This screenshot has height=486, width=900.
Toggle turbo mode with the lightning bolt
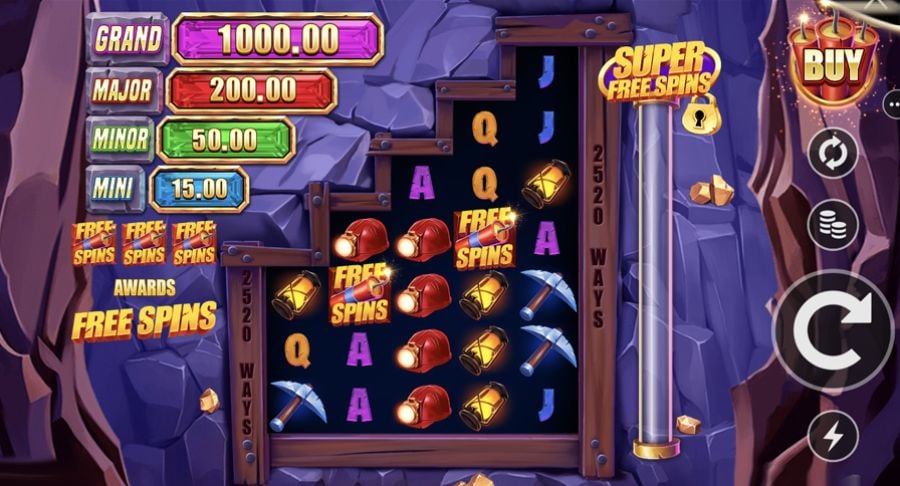(x=832, y=436)
